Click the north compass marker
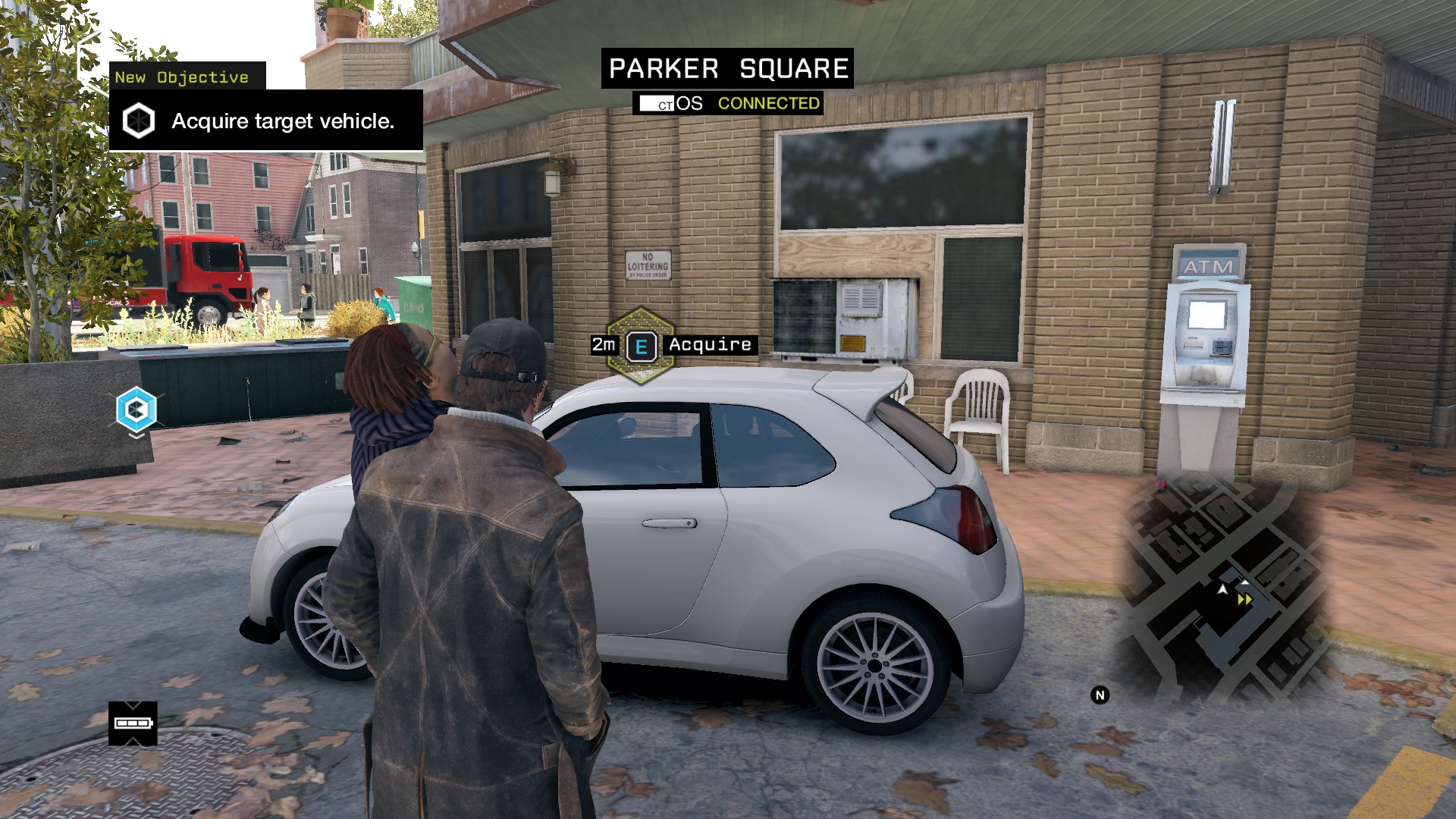Image resolution: width=1456 pixels, height=819 pixels. point(1100,695)
